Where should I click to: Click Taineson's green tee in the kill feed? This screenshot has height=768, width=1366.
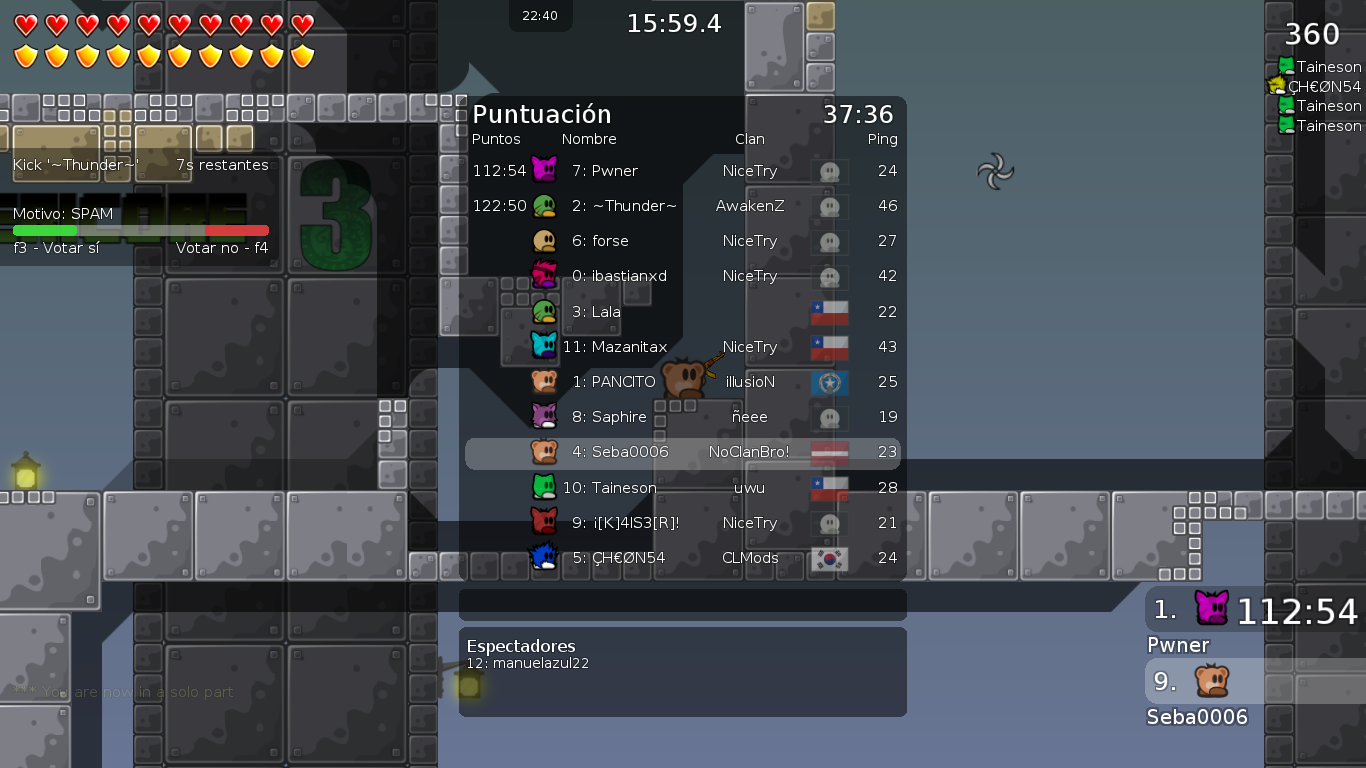(x=1285, y=65)
